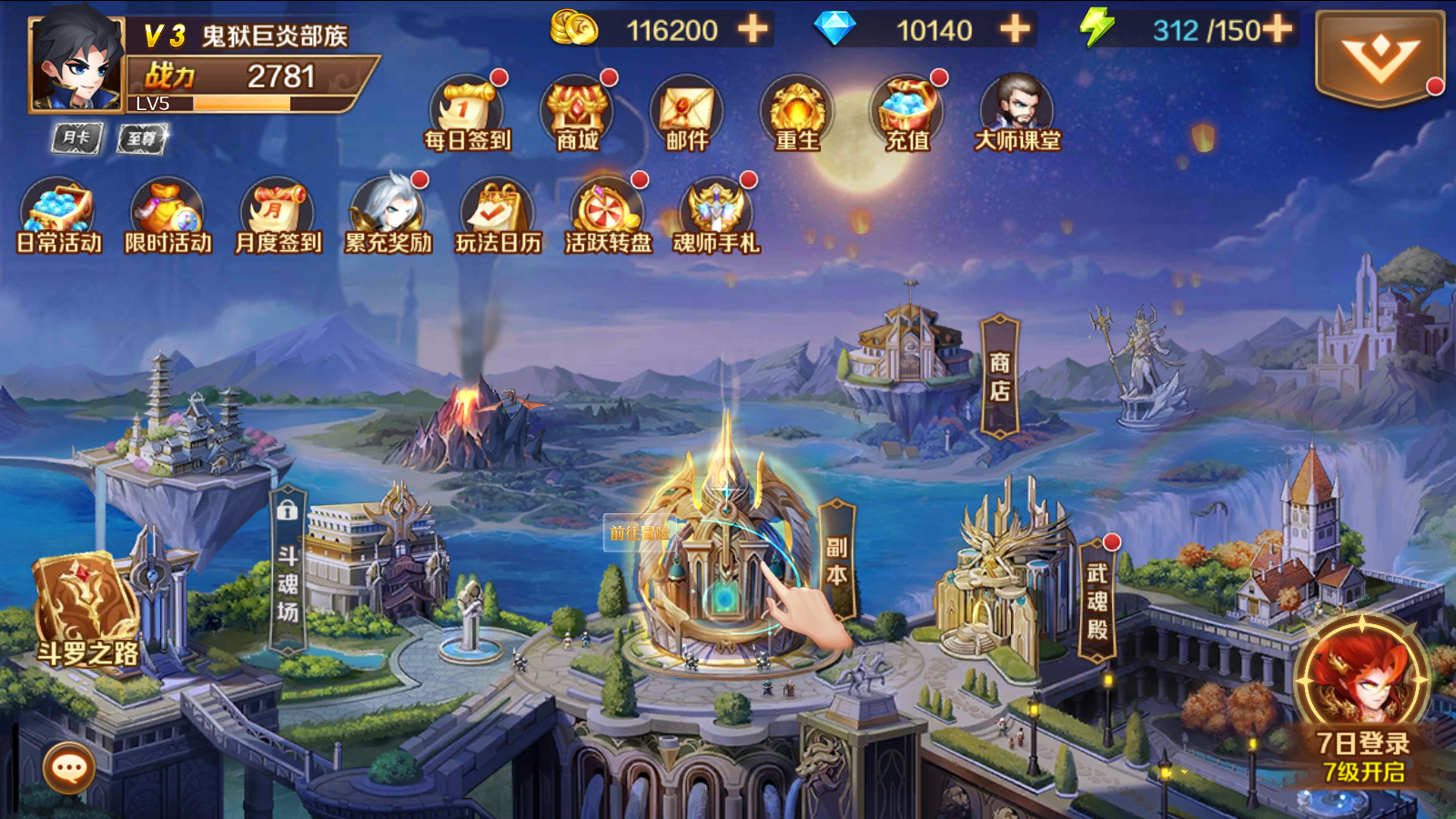The image size is (1456, 819).
Task: Add diamonds using the plus button
Action: click(1015, 29)
